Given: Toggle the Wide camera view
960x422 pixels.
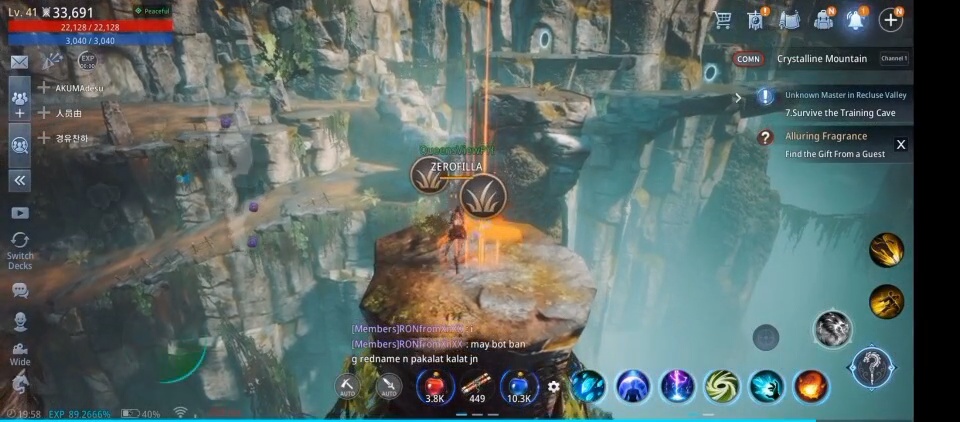Looking at the screenshot, I should click(20, 353).
